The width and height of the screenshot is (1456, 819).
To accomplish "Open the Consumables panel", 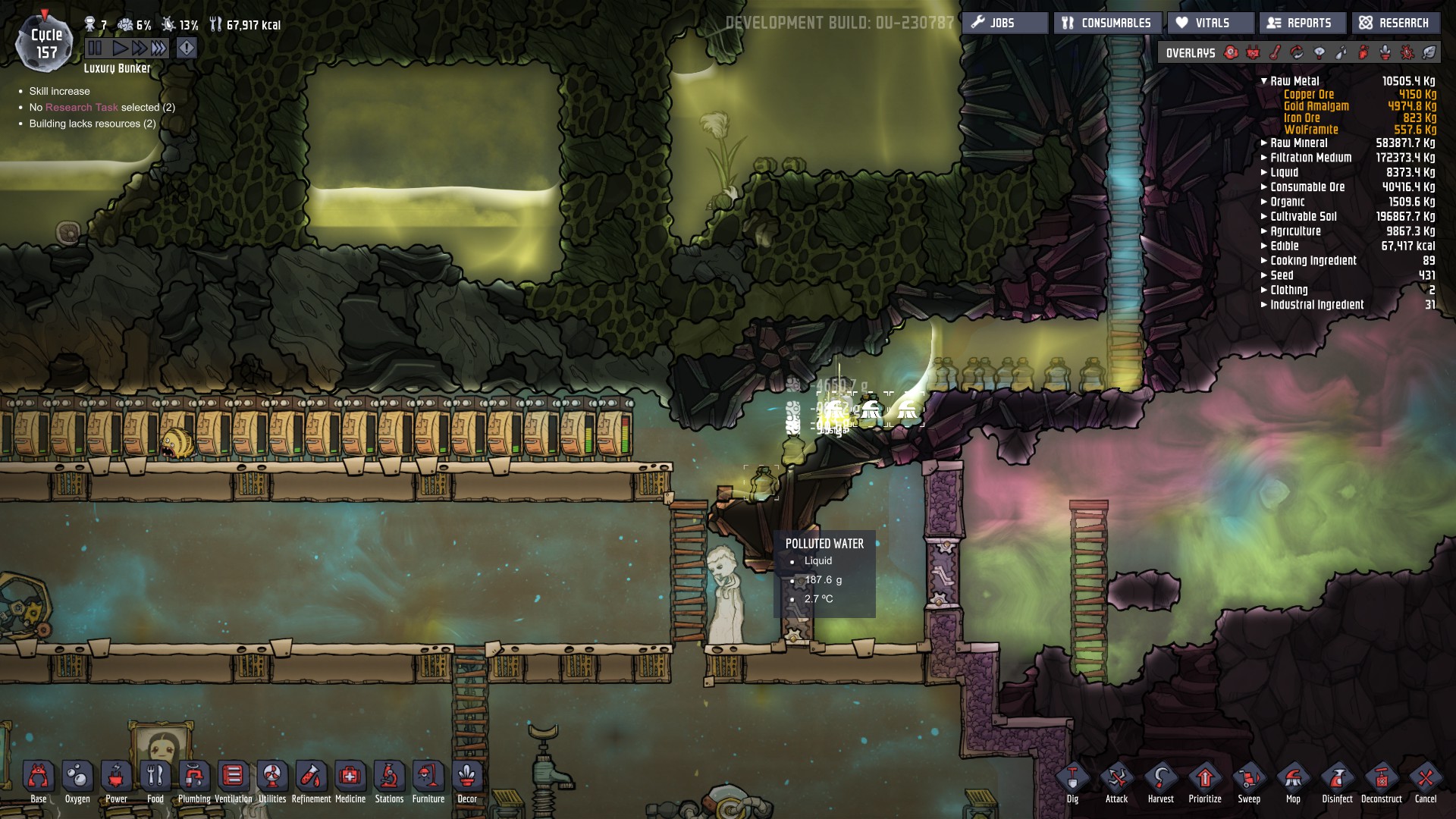I will (x=1107, y=23).
